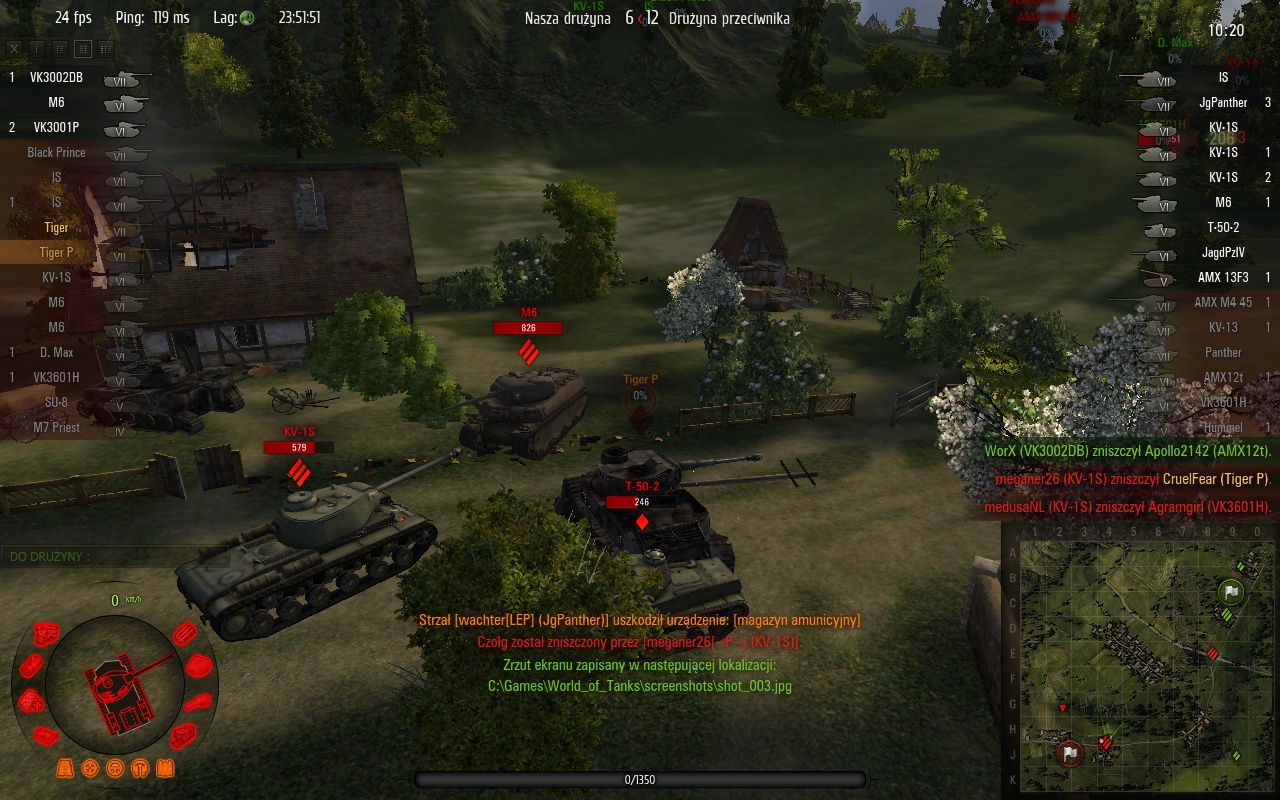Viewport: 1280px width, 800px height.
Task: Click the orange steering-wheel driver crew icon
Action: coord(115,768)
